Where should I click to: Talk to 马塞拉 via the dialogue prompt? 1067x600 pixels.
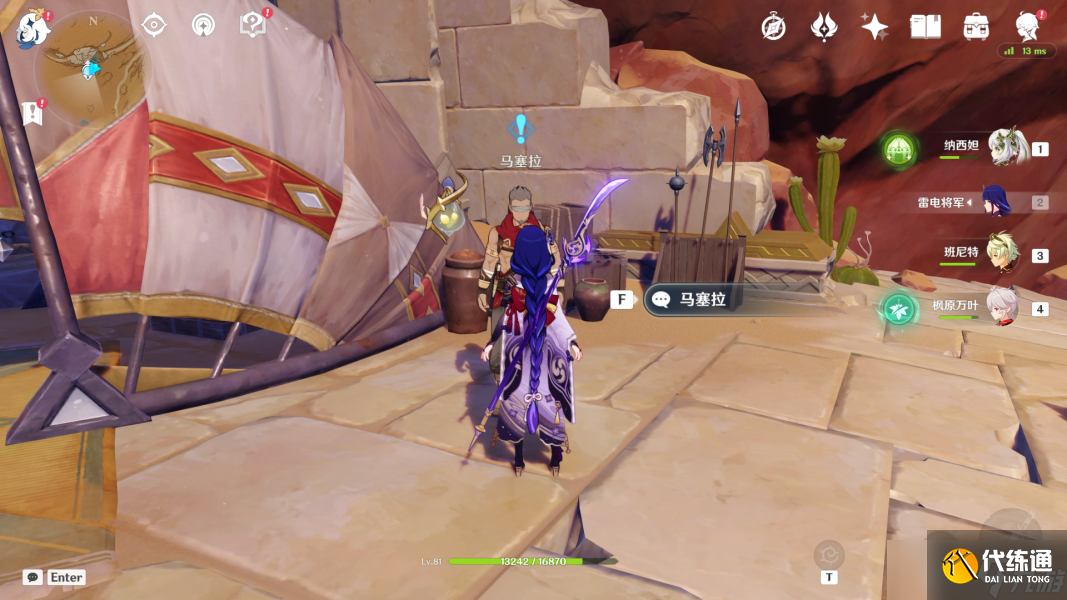click(700, 299)
